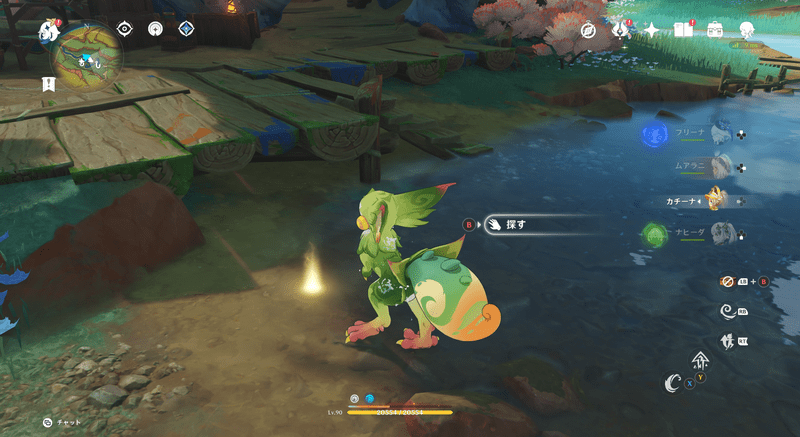Click the upward-arrow jump icon

(700, 361)
